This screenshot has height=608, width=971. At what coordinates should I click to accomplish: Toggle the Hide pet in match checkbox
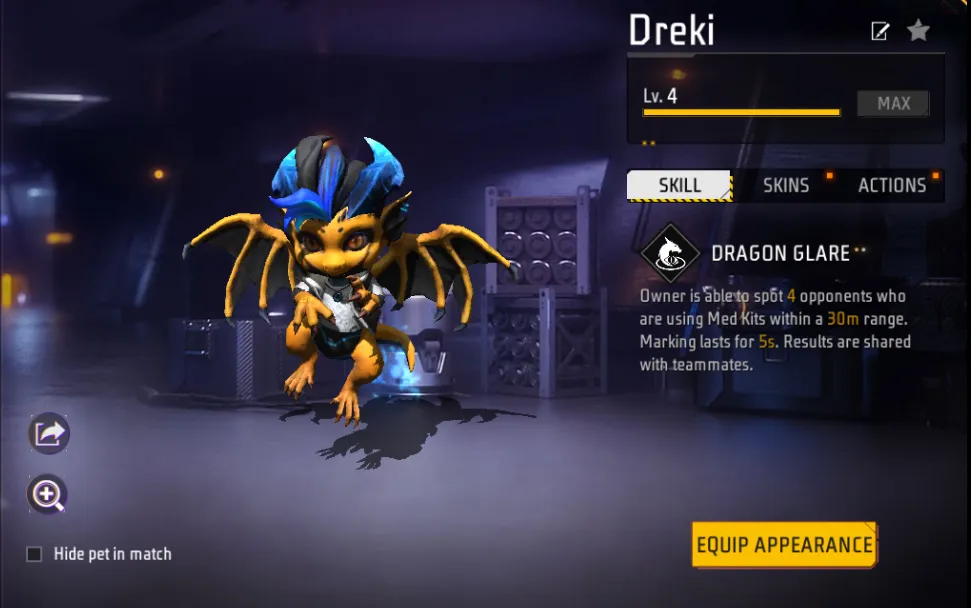pyautogui.click(x=34, y=554)
